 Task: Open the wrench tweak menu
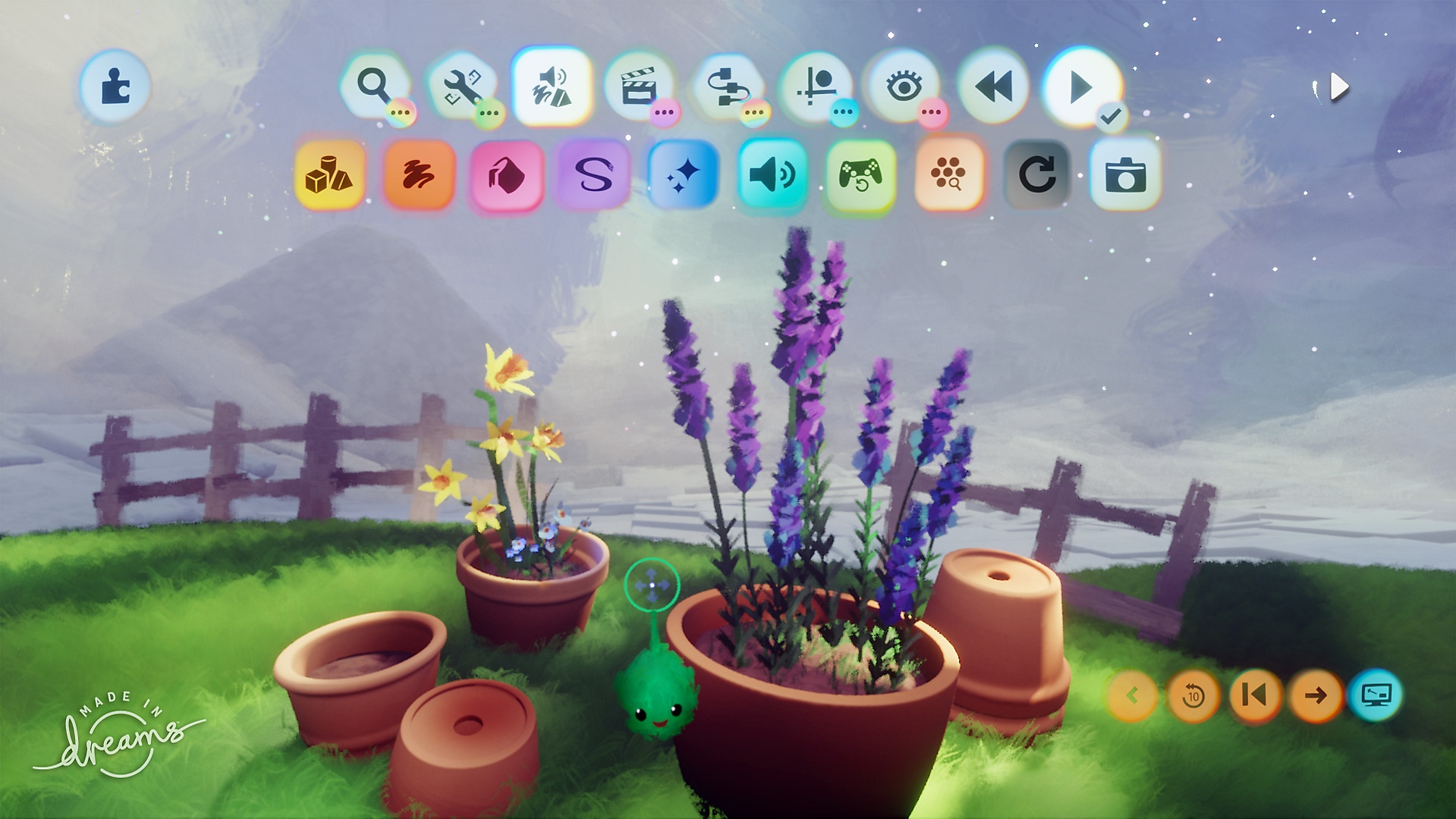461,86
